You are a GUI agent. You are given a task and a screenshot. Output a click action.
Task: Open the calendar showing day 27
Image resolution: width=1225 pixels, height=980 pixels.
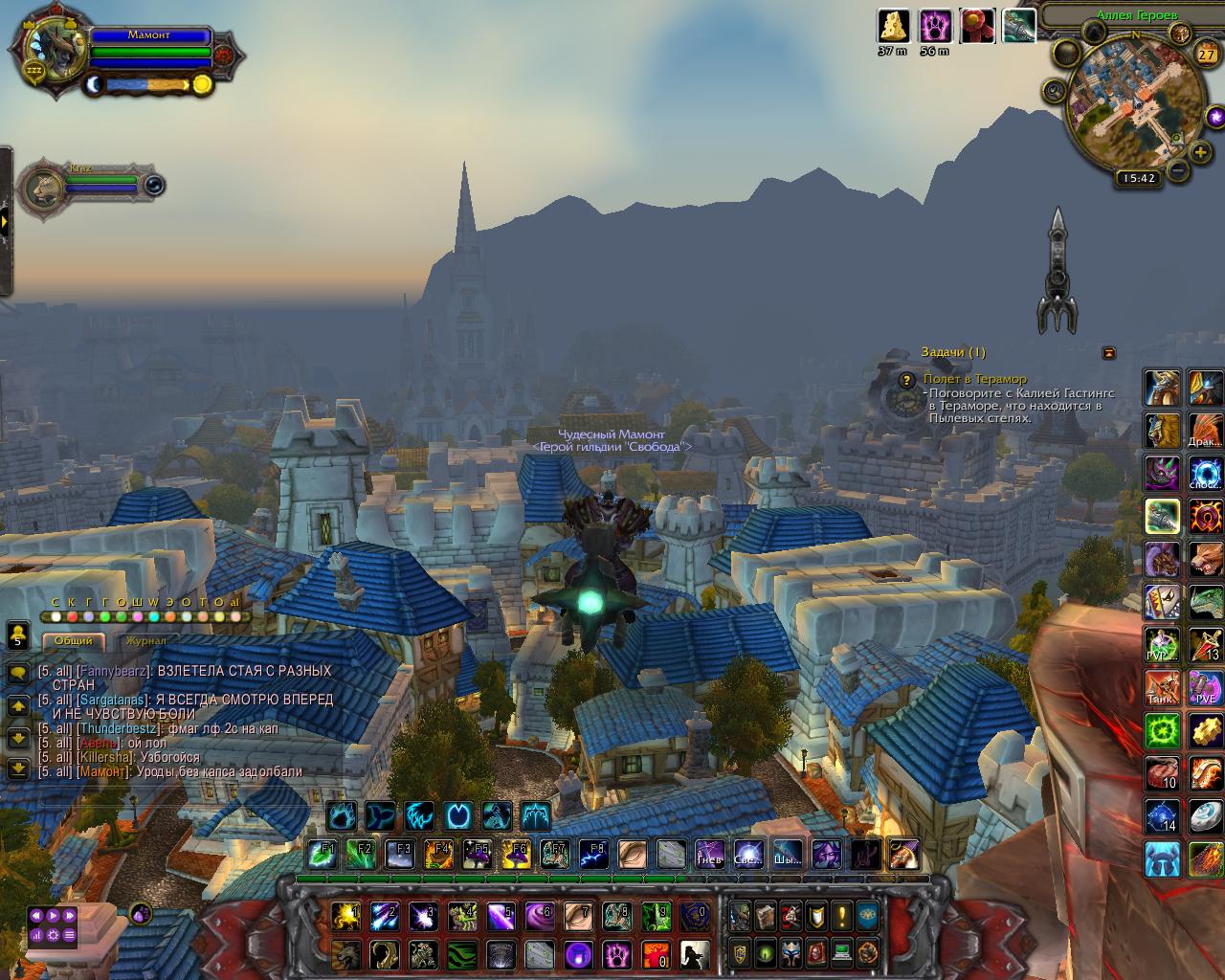[1205, 55]
